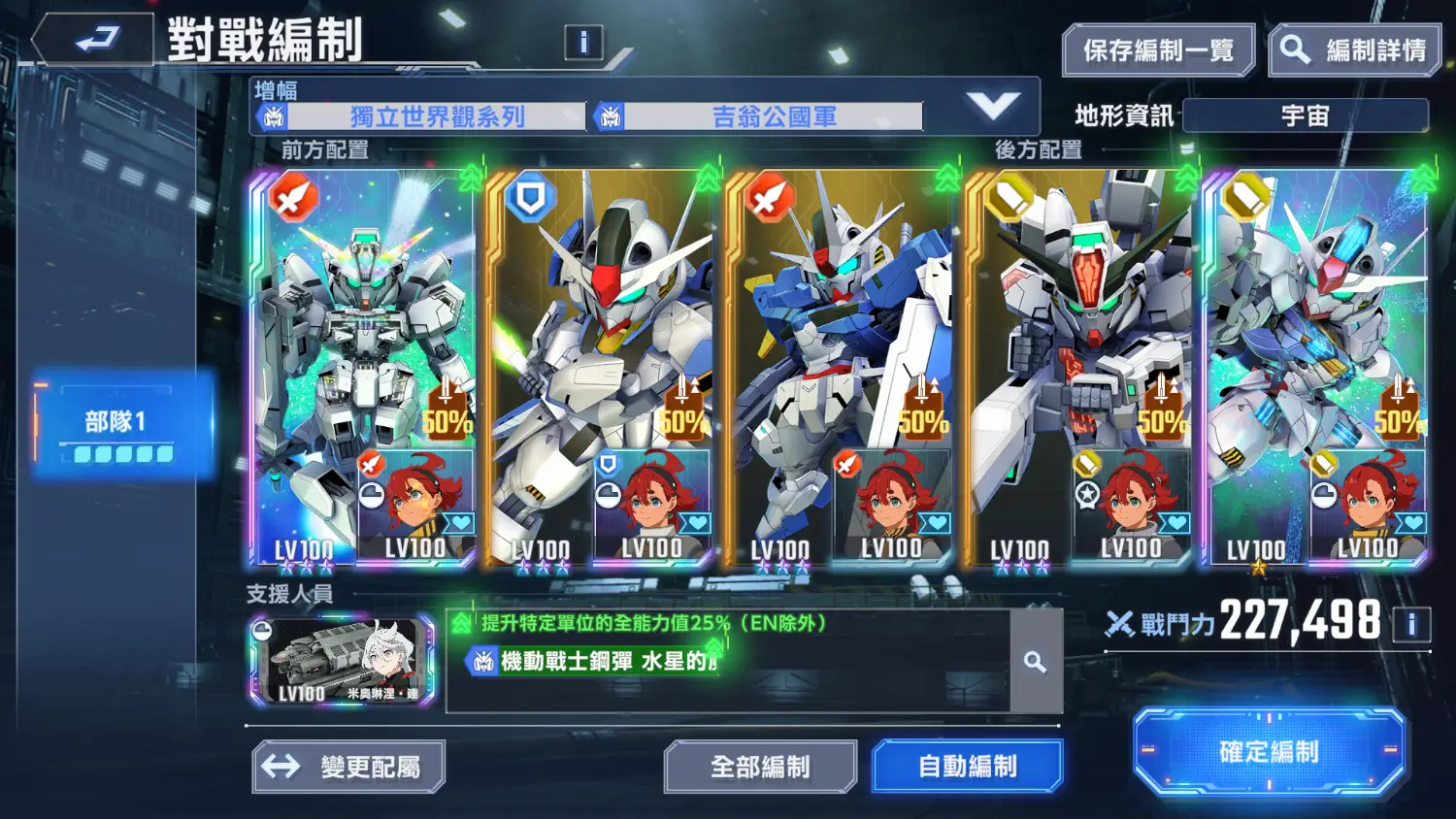Activate 自動編制 auto formation

click(x=967, y=767)
